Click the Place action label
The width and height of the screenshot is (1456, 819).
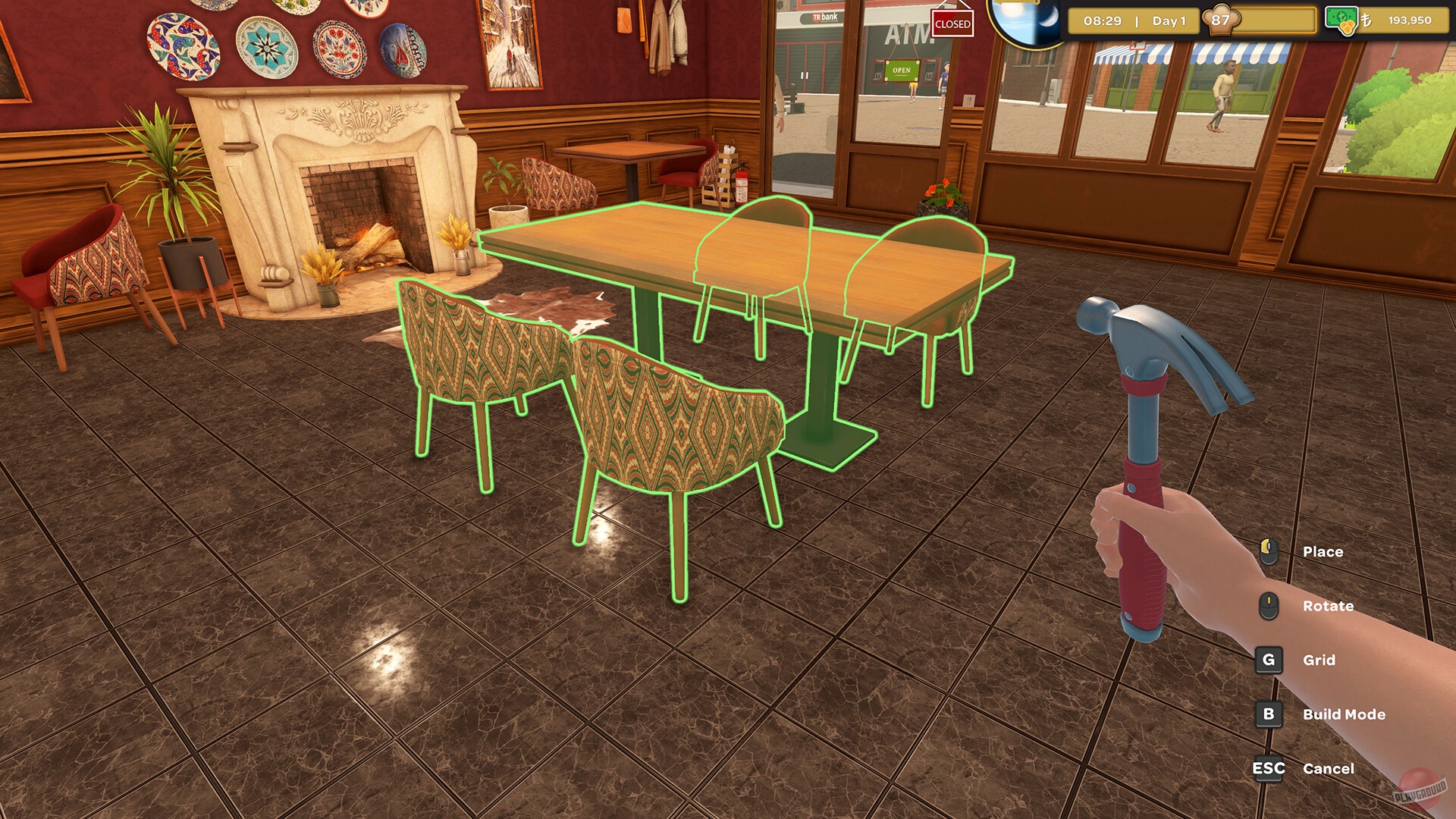pyautogui.click(x=1323, y=551)
